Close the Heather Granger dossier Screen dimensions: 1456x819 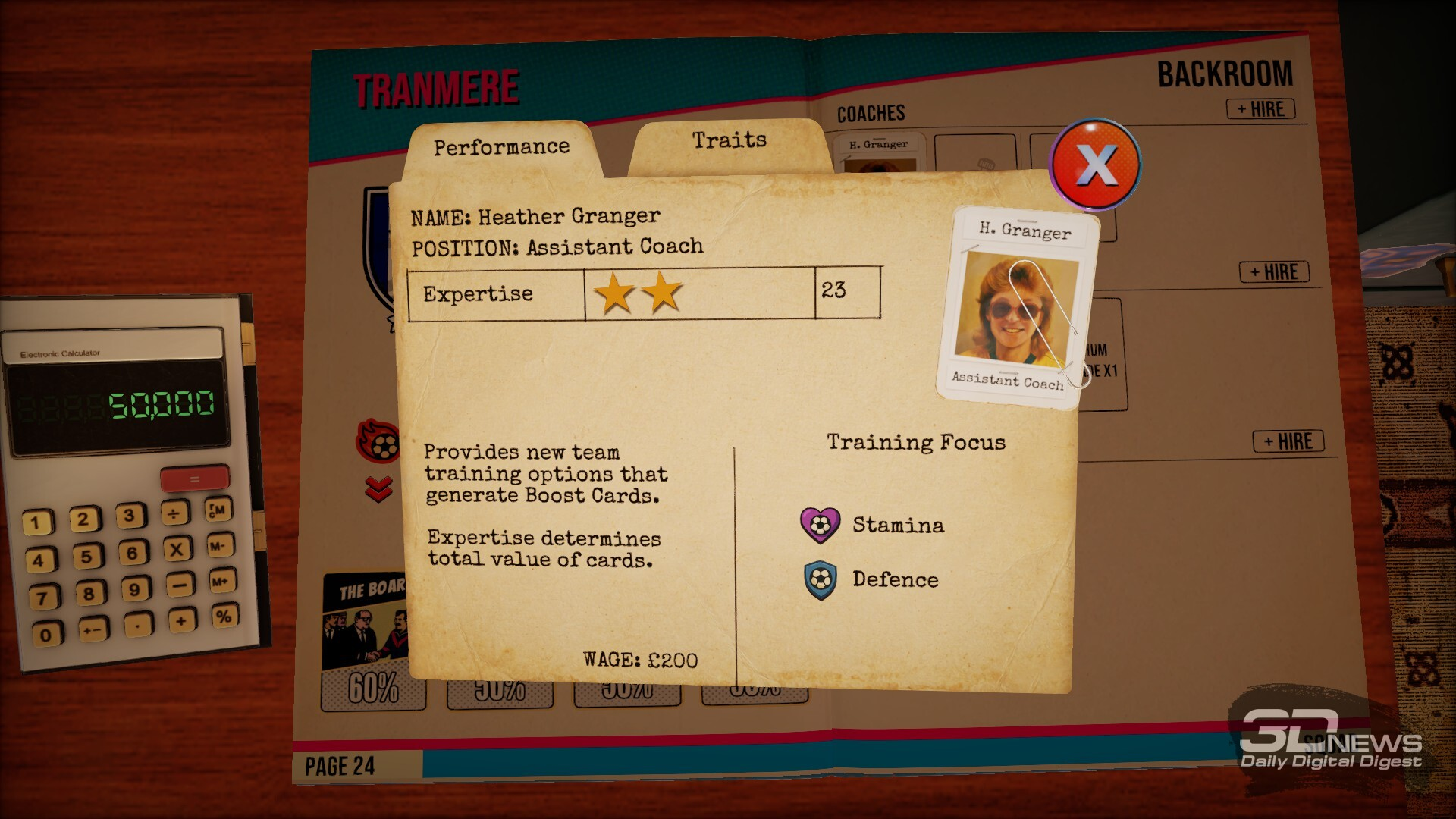point(1094,164)
